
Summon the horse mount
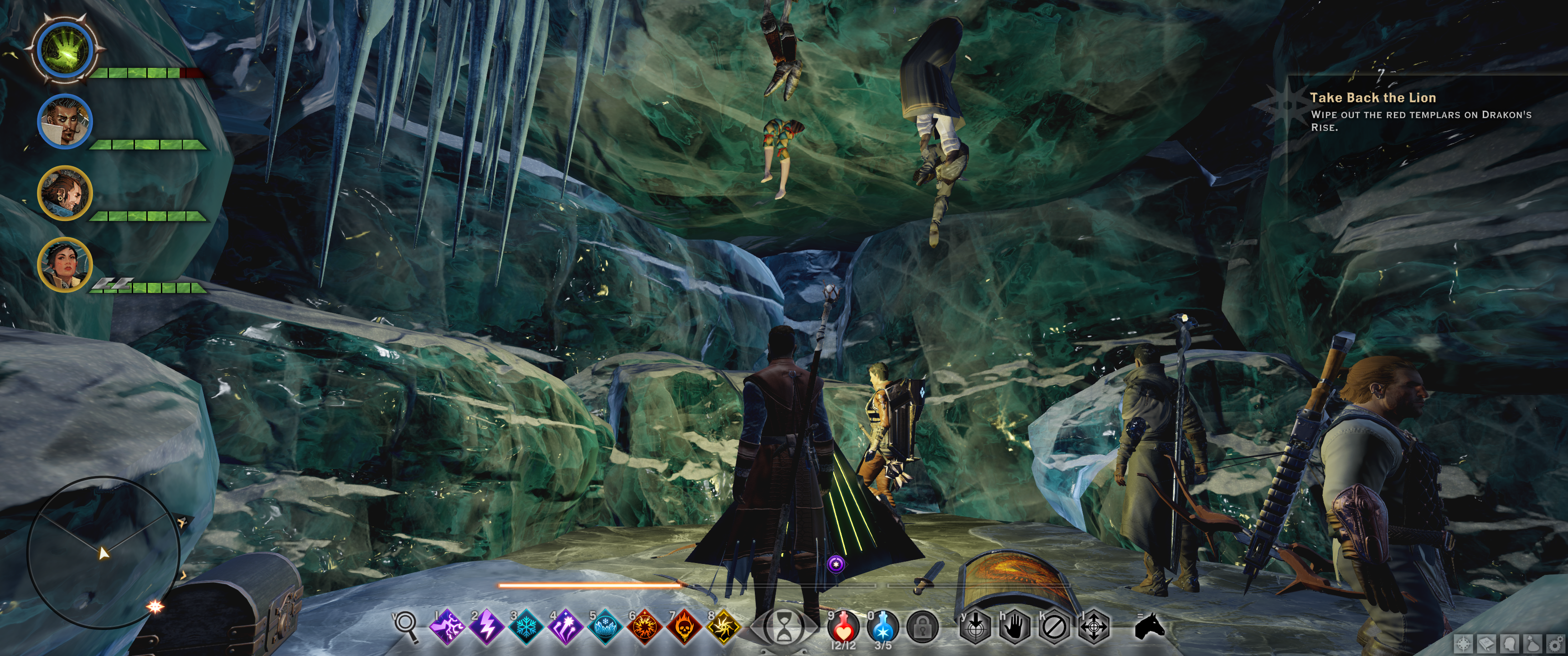1150,626
